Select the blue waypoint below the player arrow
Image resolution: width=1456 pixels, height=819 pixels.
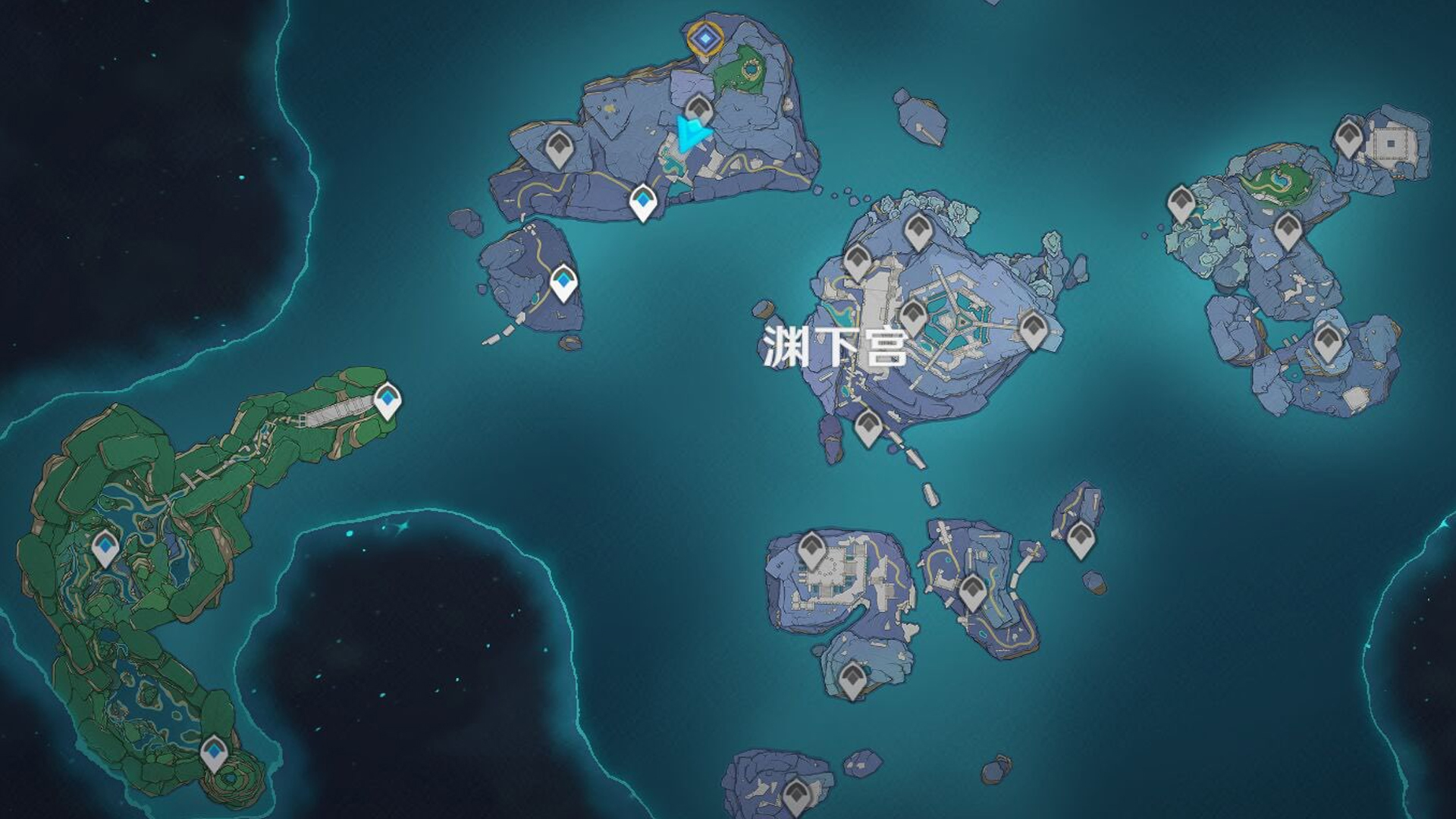pos(643,202)
